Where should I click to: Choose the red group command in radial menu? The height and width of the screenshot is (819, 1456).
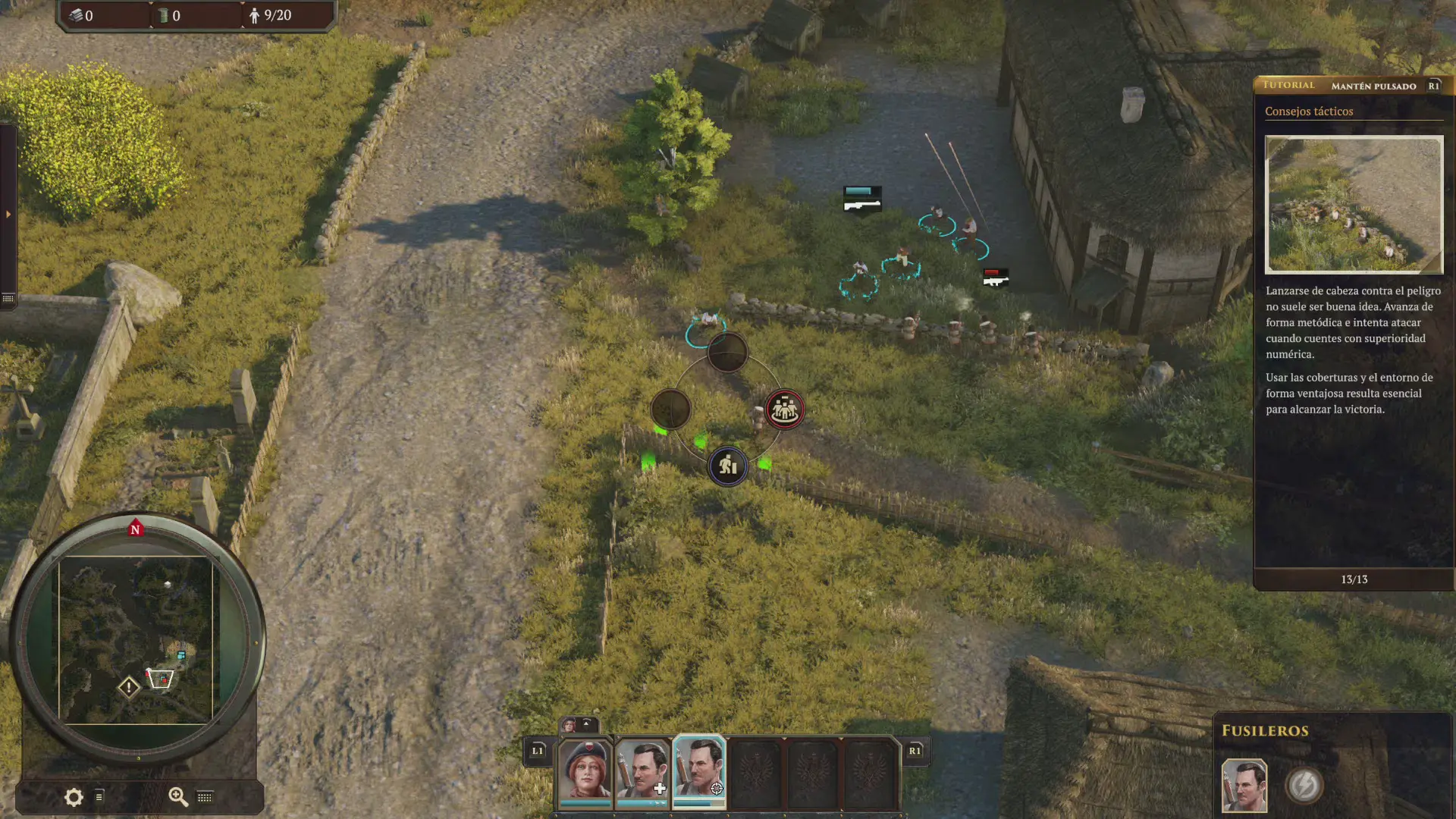click(x=784, y=409)
